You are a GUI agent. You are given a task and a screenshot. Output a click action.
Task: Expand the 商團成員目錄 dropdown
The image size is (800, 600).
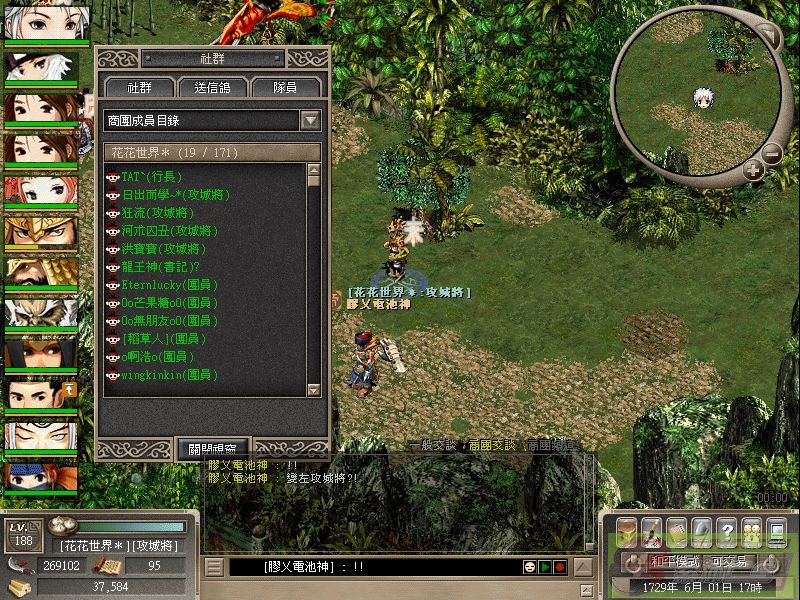pos(311,120)
